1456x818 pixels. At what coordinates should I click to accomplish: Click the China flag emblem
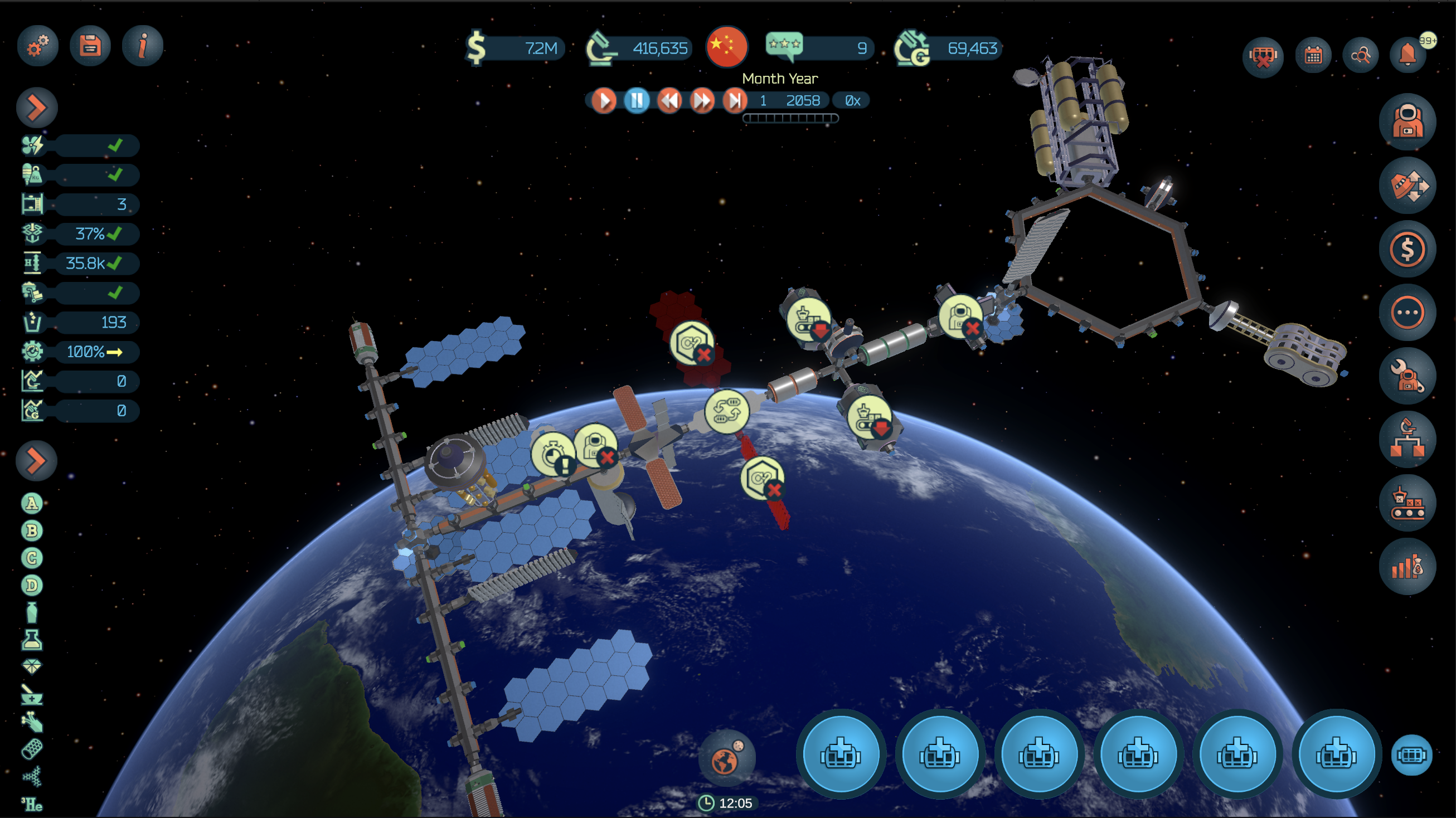pyautogui.click(x=727, y=46)
